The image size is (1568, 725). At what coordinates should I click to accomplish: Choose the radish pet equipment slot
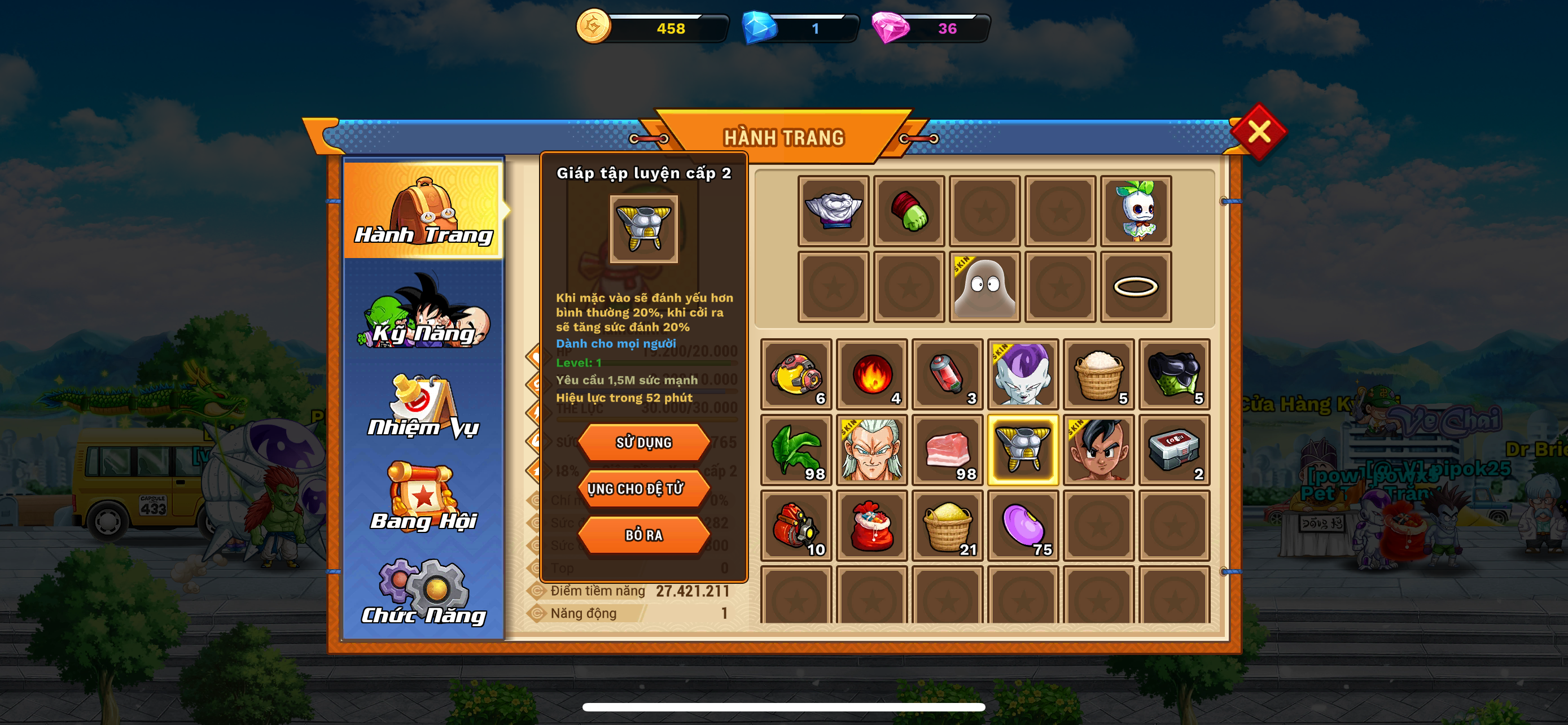click(1136, 211)
